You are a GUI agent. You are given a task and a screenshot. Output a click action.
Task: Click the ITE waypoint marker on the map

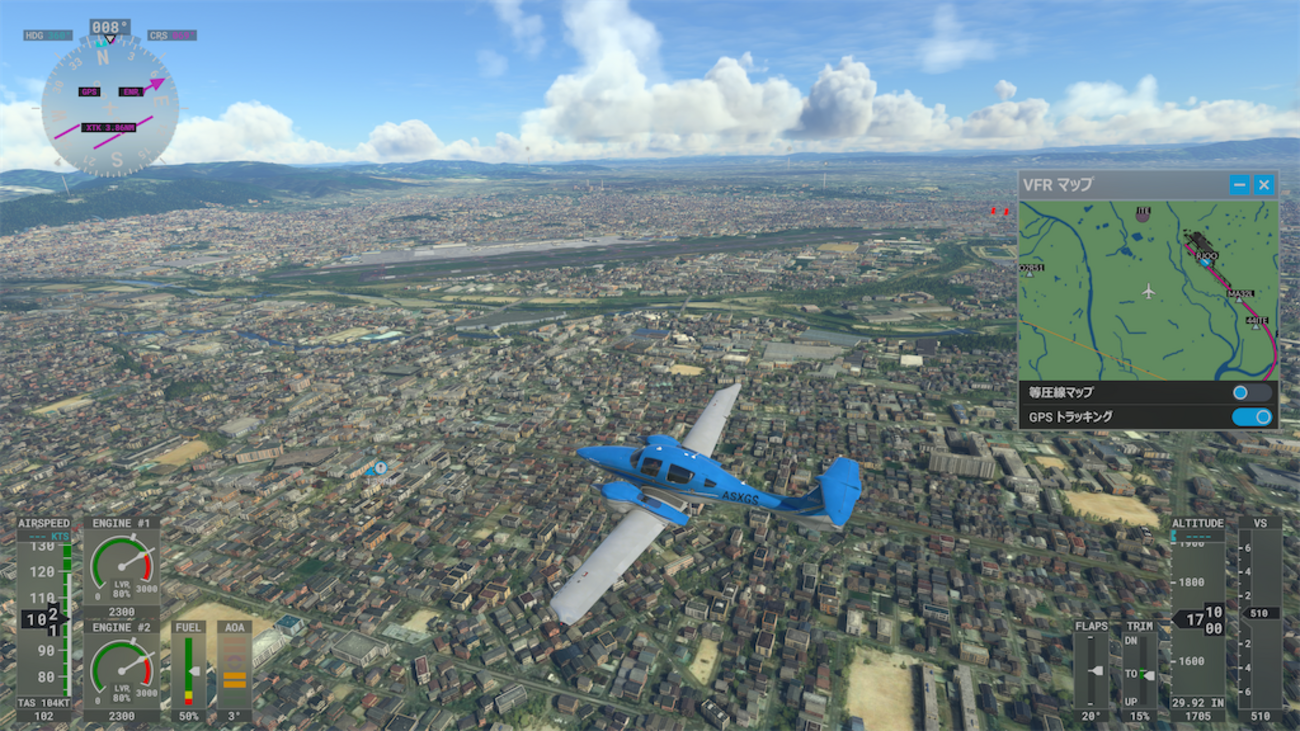[x=1143, y=213]
